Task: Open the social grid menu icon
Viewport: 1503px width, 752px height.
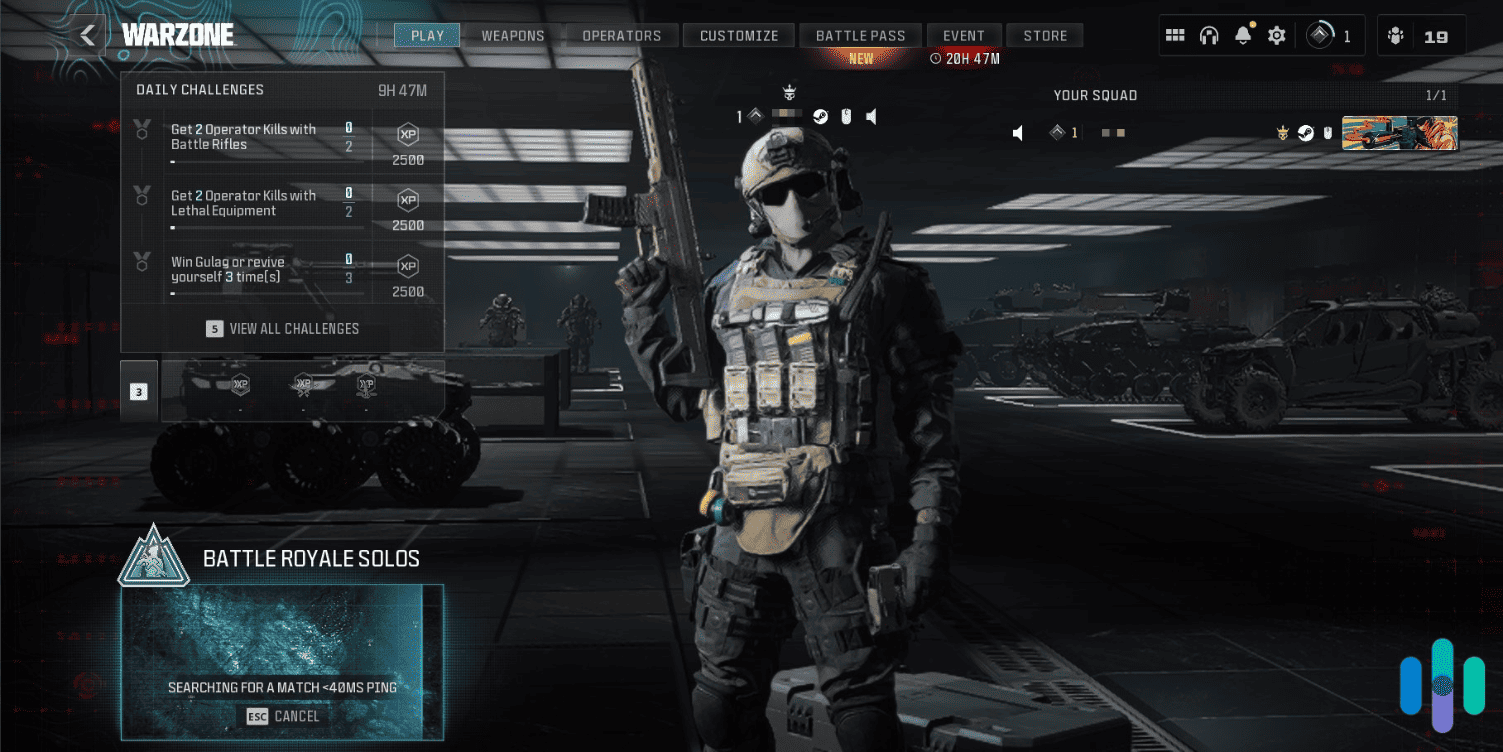Action: tap(1175, 34)
